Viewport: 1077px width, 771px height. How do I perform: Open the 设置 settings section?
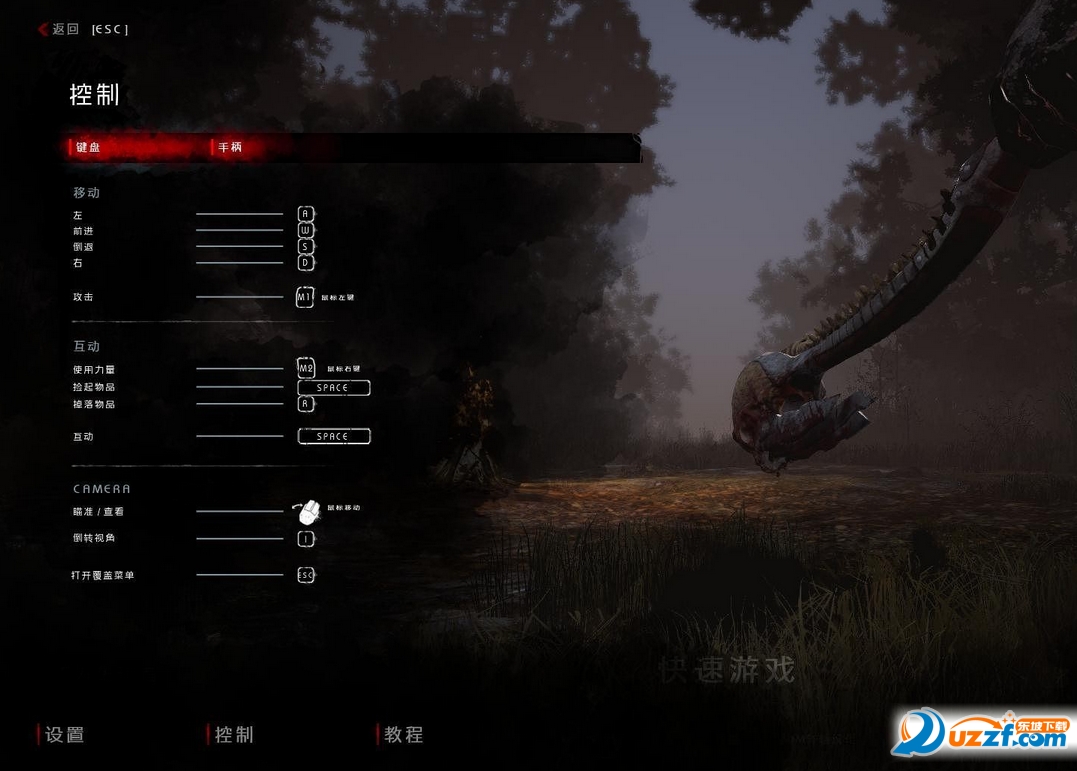(x=65, y=735)
